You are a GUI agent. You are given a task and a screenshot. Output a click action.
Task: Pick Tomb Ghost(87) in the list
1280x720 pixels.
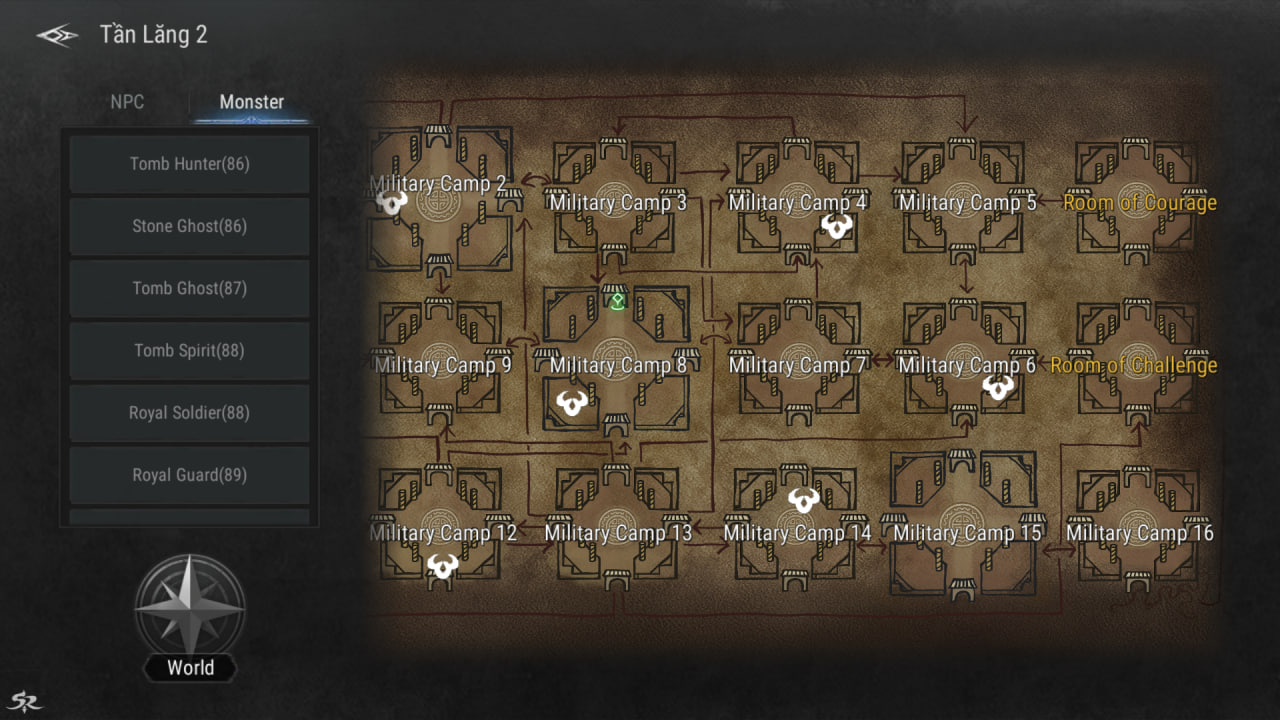pos(189,288)
